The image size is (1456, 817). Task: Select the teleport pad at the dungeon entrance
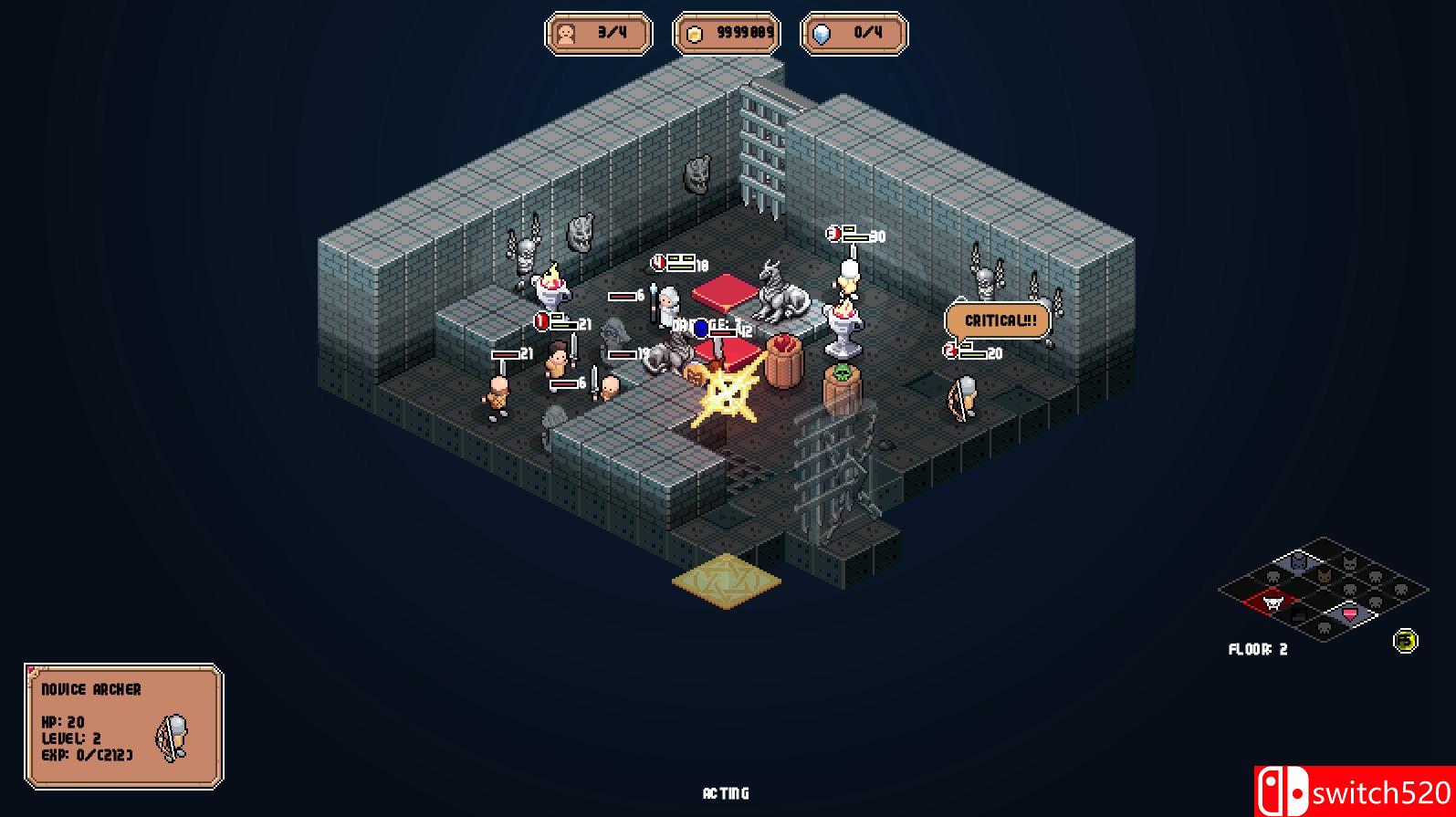pyautogui.click(x=726, y=579)
